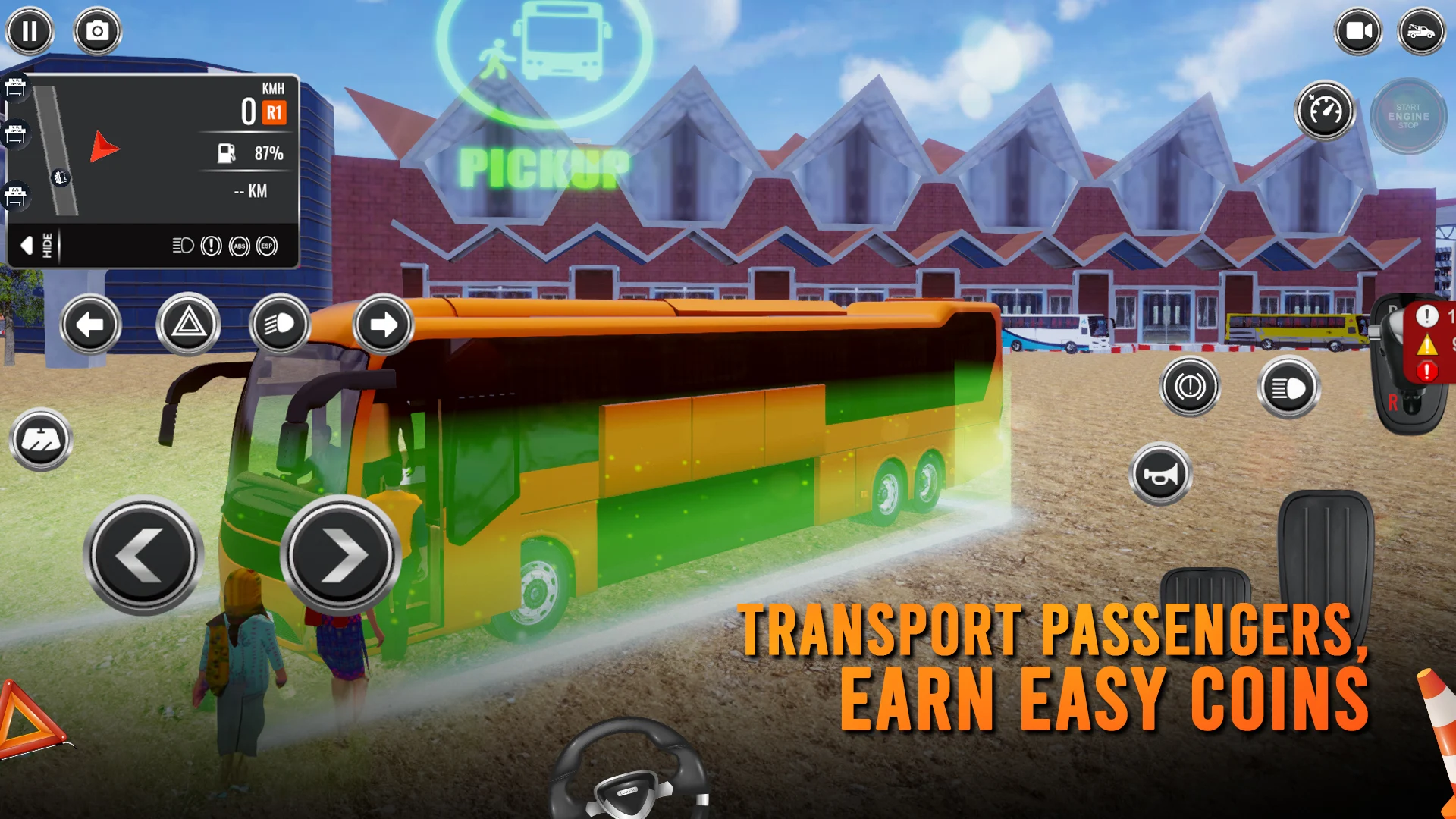Image resolution: width=1456 pixels, height=819 pixels.
Task: Toggle the left turn signal arrow
Action: coord(92,325)
